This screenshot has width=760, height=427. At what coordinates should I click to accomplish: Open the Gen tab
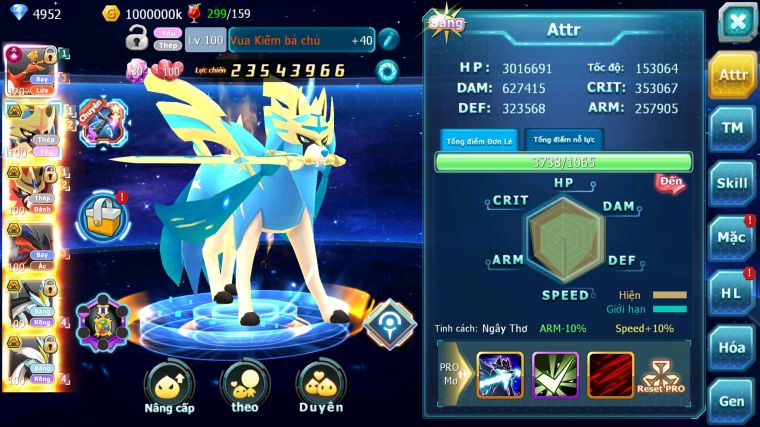732,400
